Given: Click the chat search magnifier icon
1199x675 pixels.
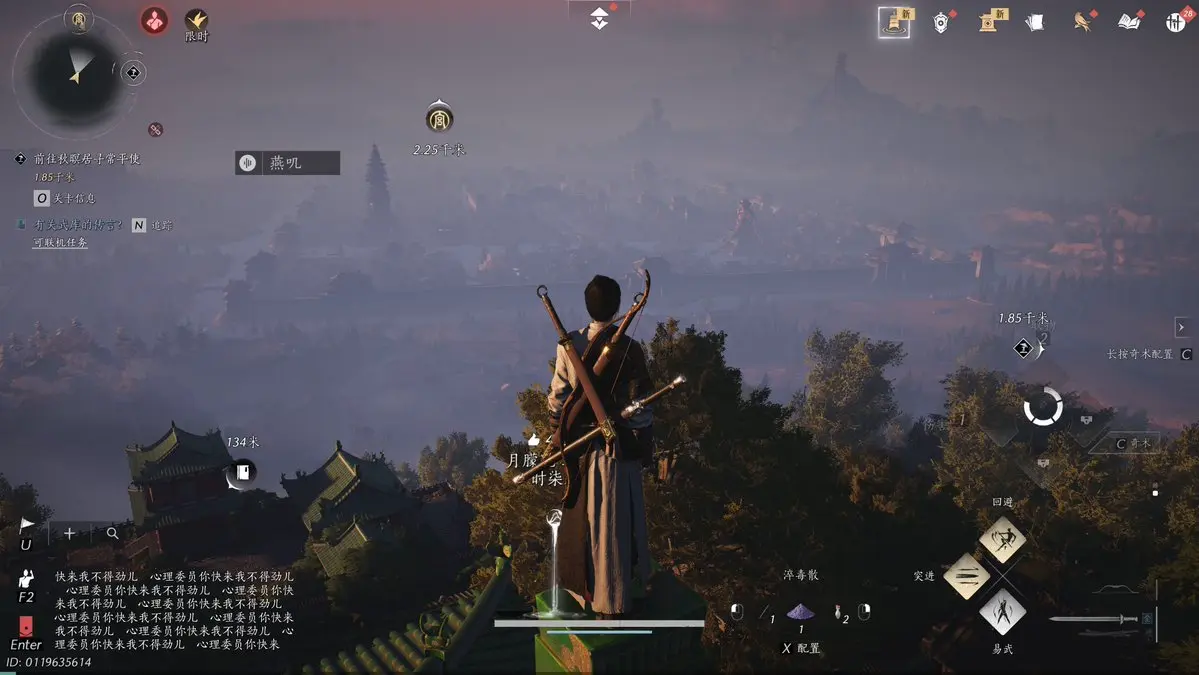Looking at the screenshot, I should 112,534.
